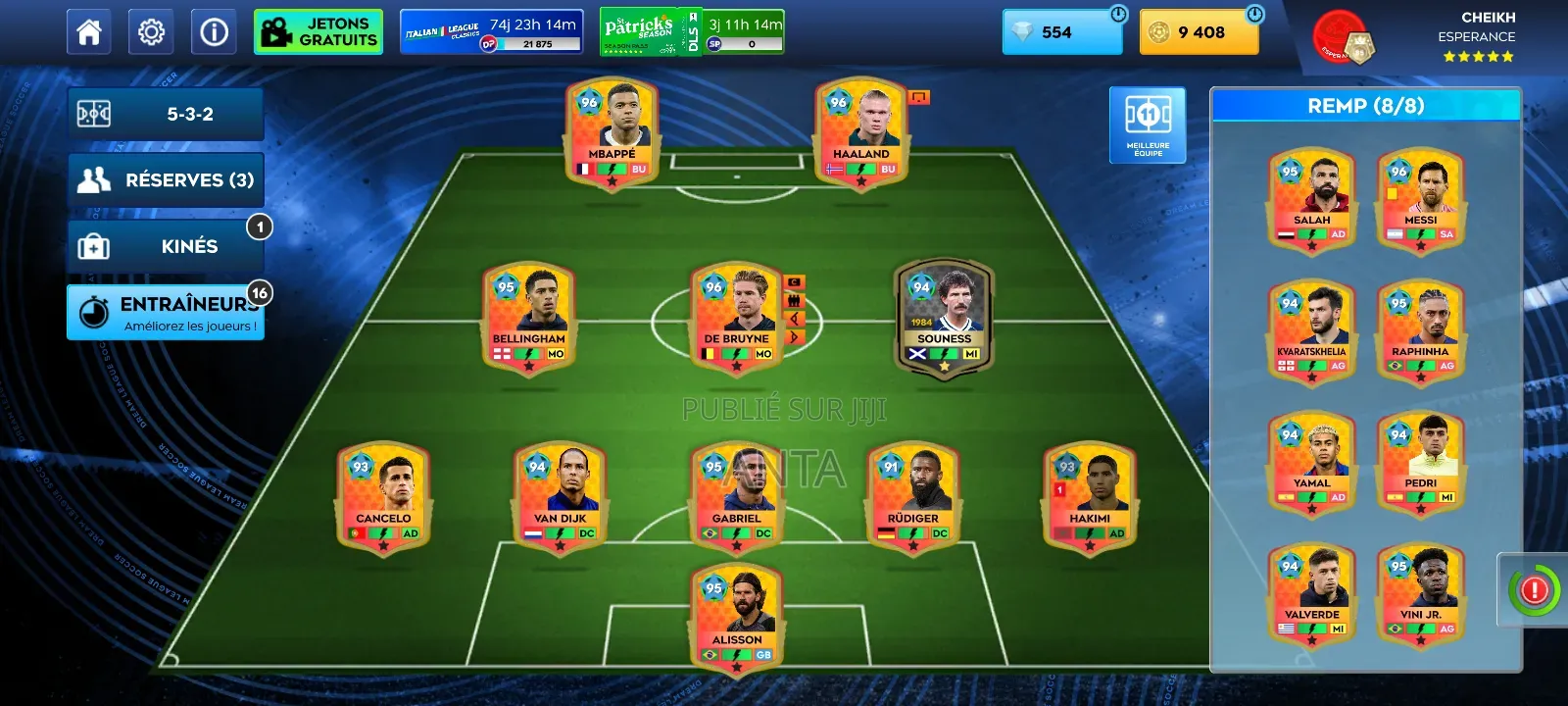
Task: Open the 5-3-2 formation selector
Action: 165,114
